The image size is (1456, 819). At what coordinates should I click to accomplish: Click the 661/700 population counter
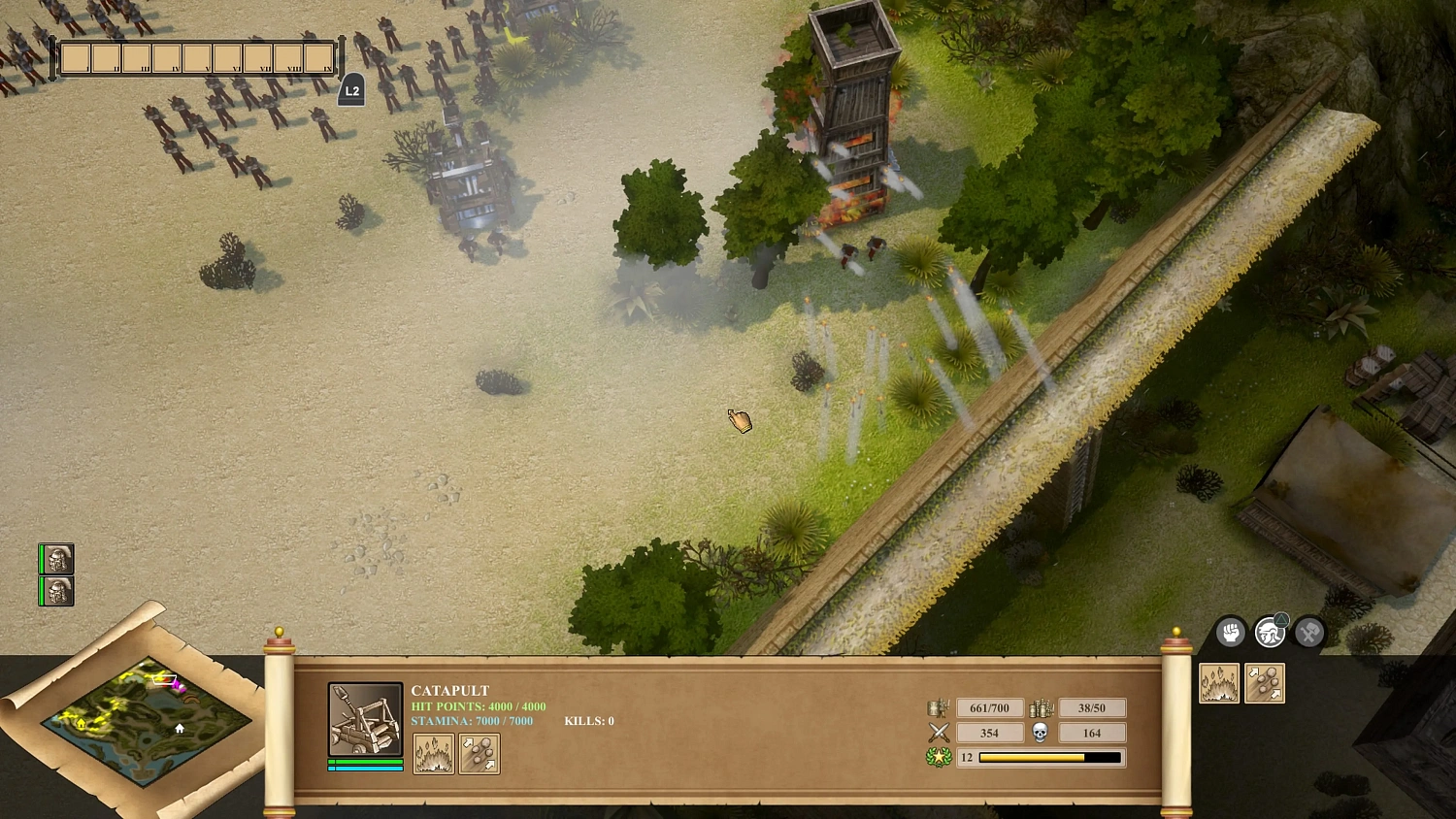click(x=988, y=707)
